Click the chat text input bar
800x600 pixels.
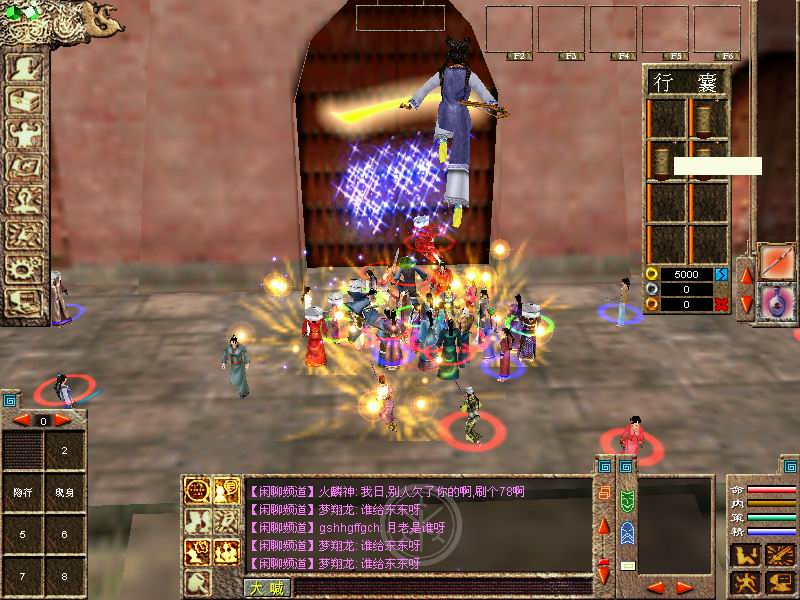(x=440, y=588)
